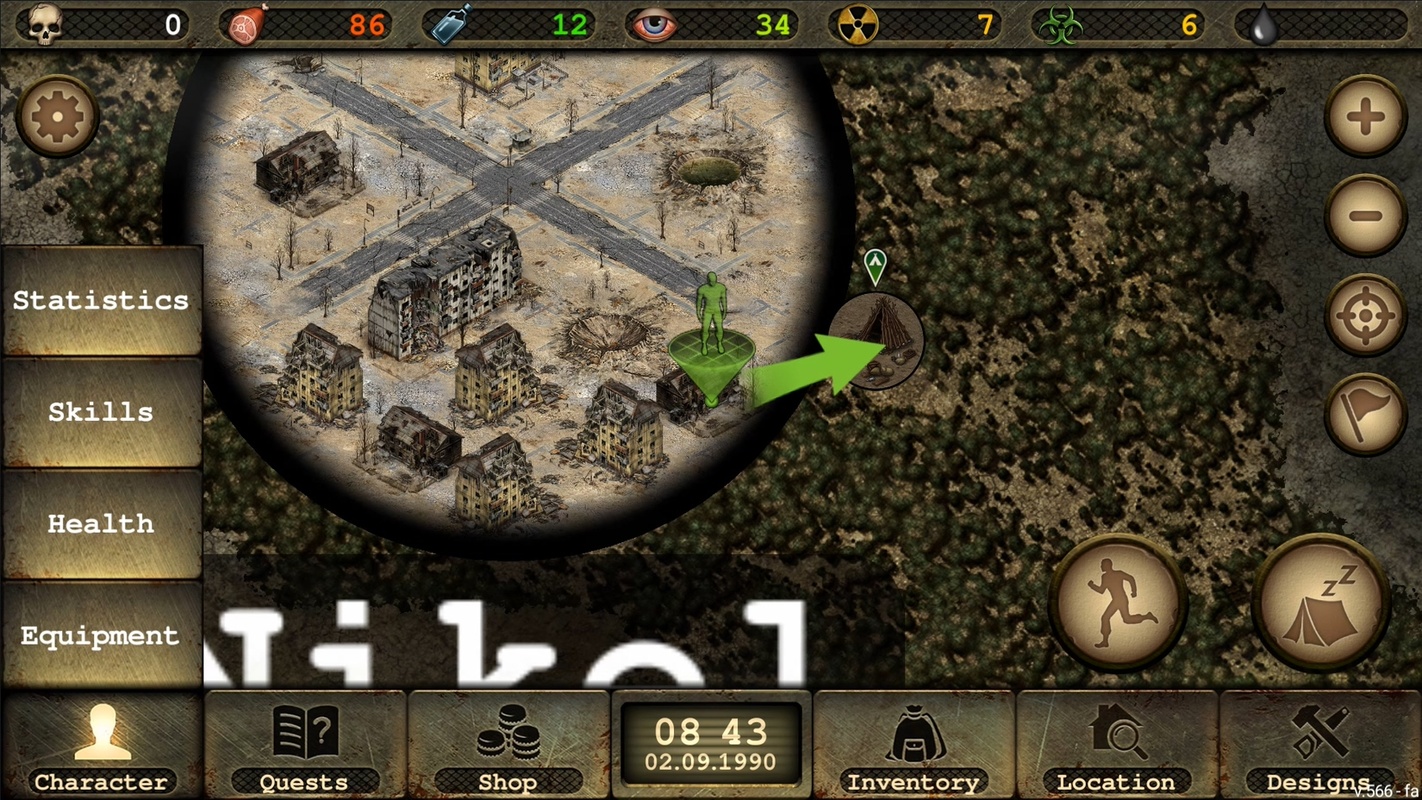Go to the Shop tab
Screen dimensions: 1422x800
pyautogui.click(x=508, y=746)
